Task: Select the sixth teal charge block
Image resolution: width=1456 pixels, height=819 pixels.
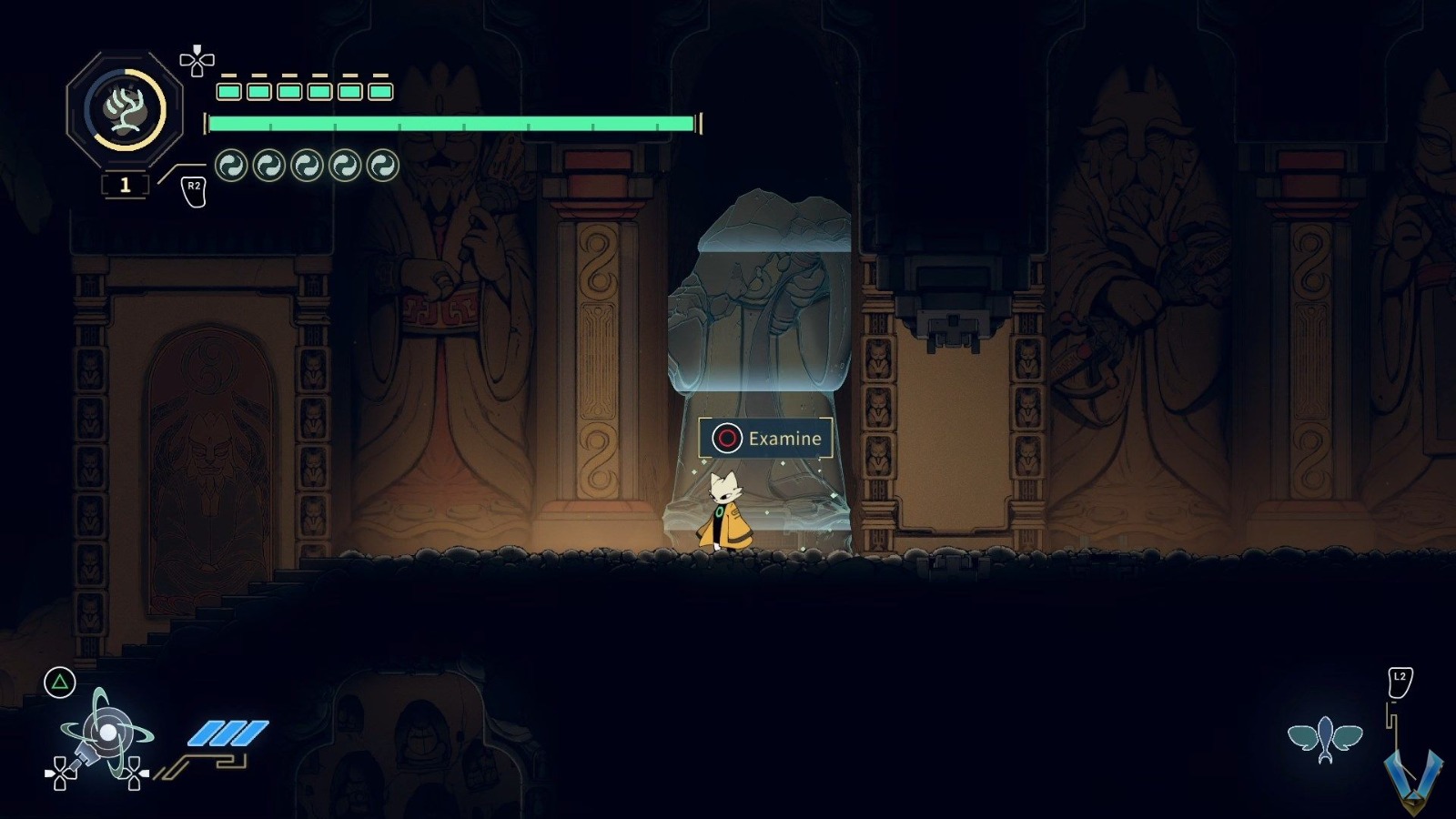Action: point(380,89)
